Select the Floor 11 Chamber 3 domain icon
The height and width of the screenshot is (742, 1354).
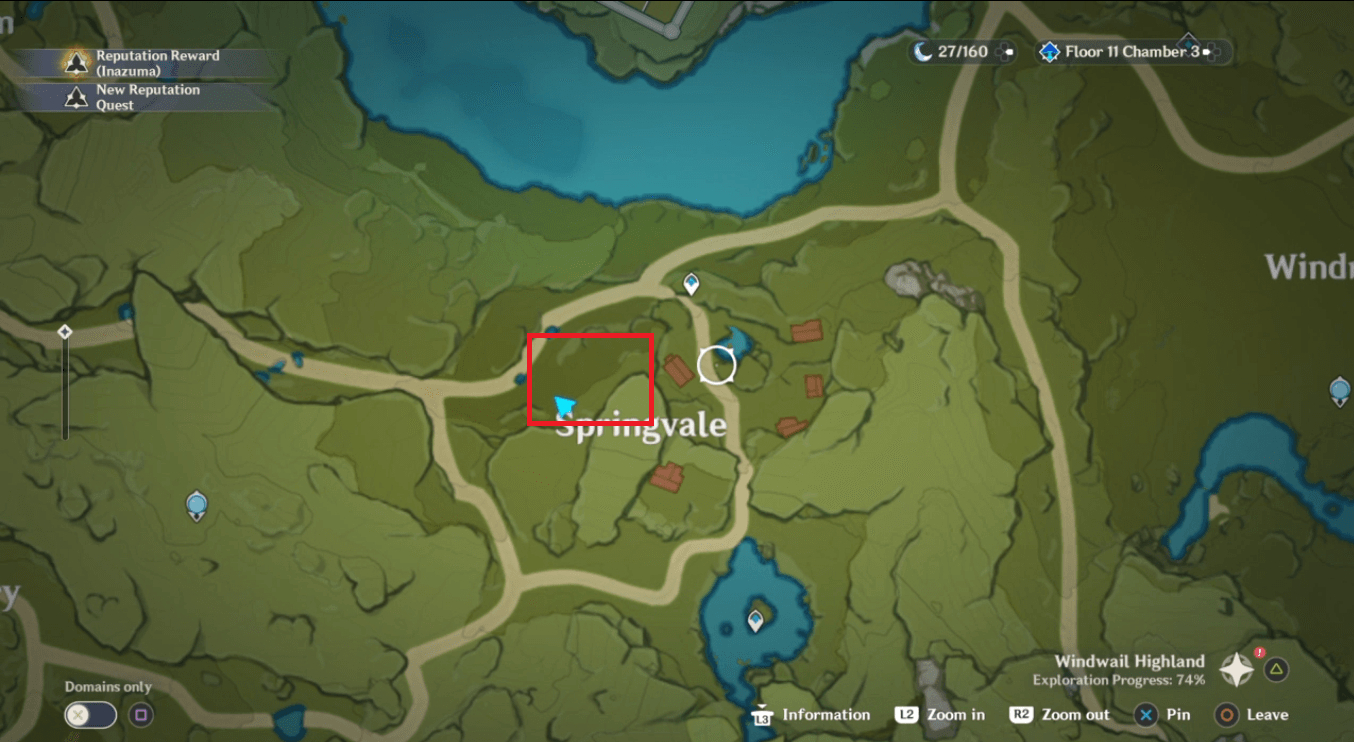(x=1048, y=51)
